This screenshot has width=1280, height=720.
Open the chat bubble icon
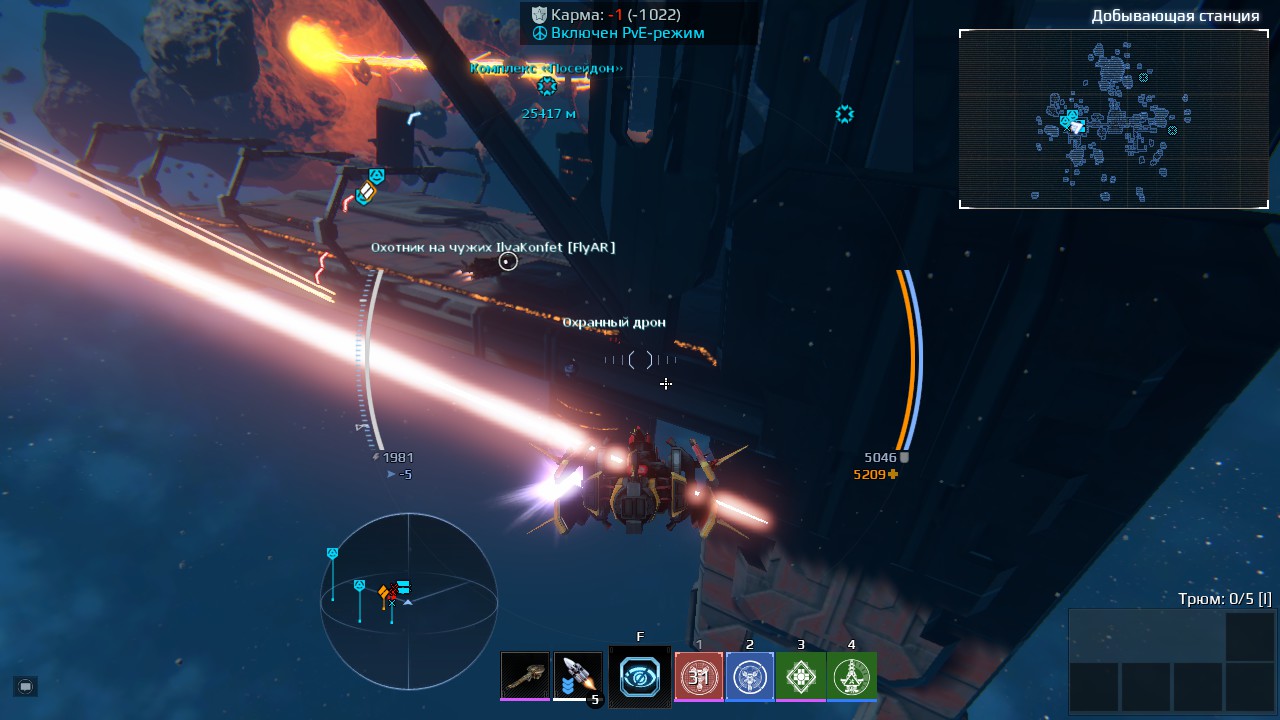point(26,686)
